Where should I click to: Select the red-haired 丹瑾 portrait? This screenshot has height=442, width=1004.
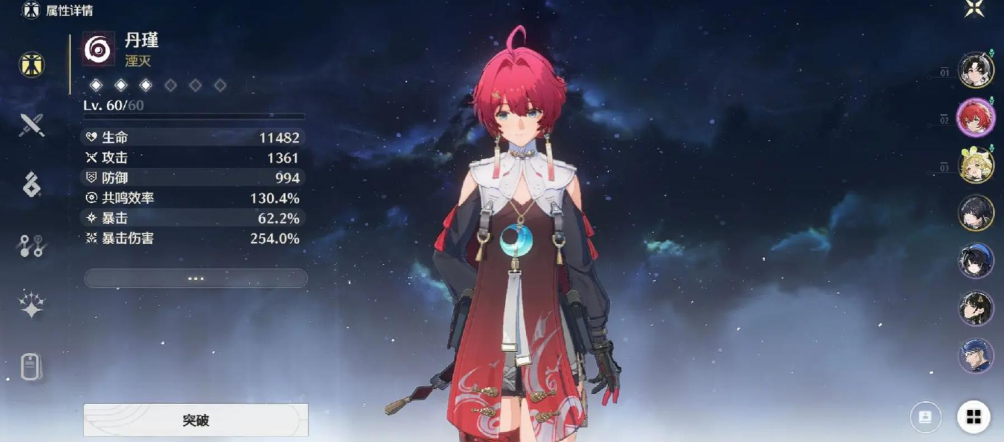(976, 118)
